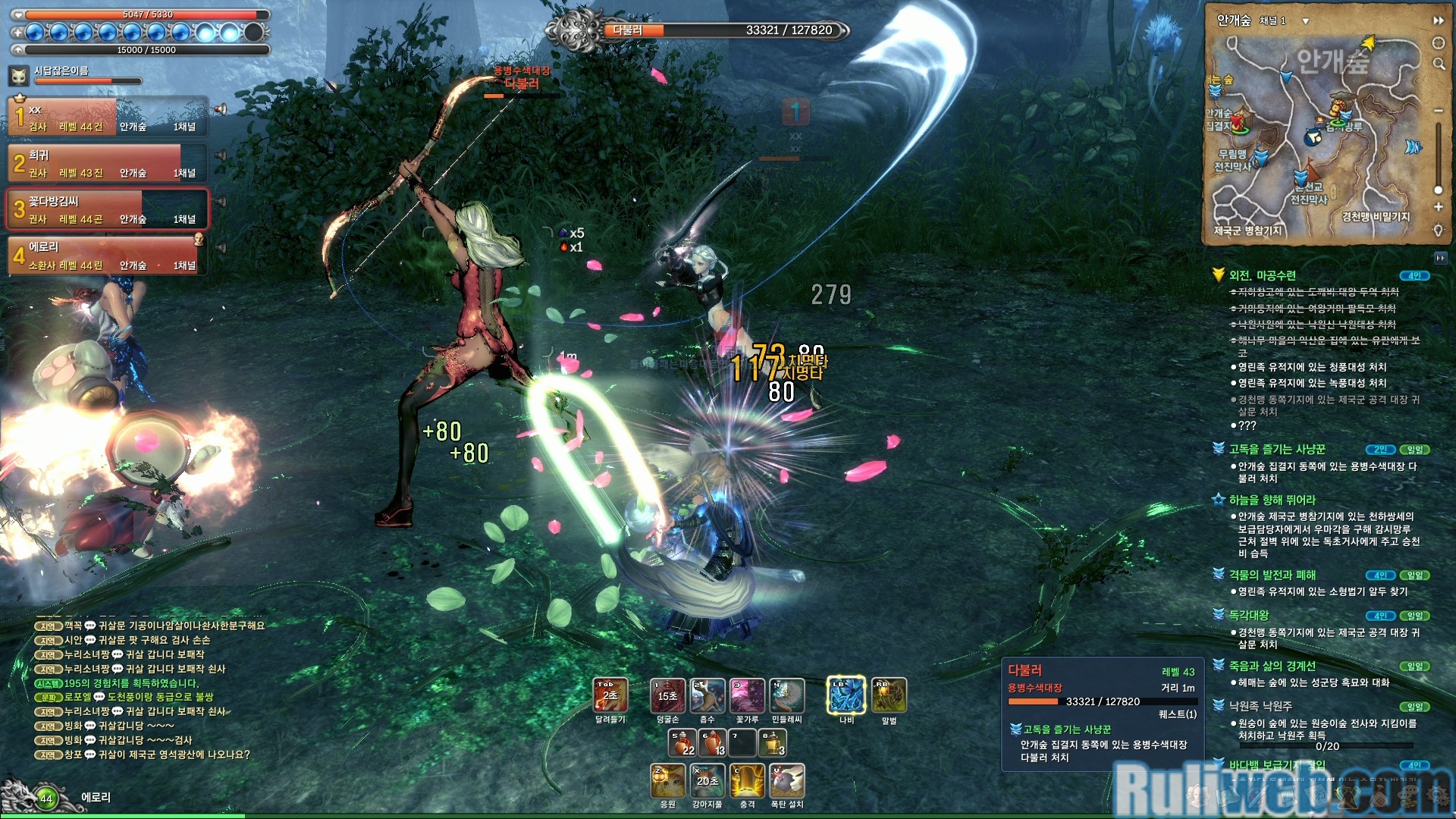The width and height of the screenshot is (1456, 819).
Task: Use the 폭탄 설치 bomb skill
Action: [786, 780]
